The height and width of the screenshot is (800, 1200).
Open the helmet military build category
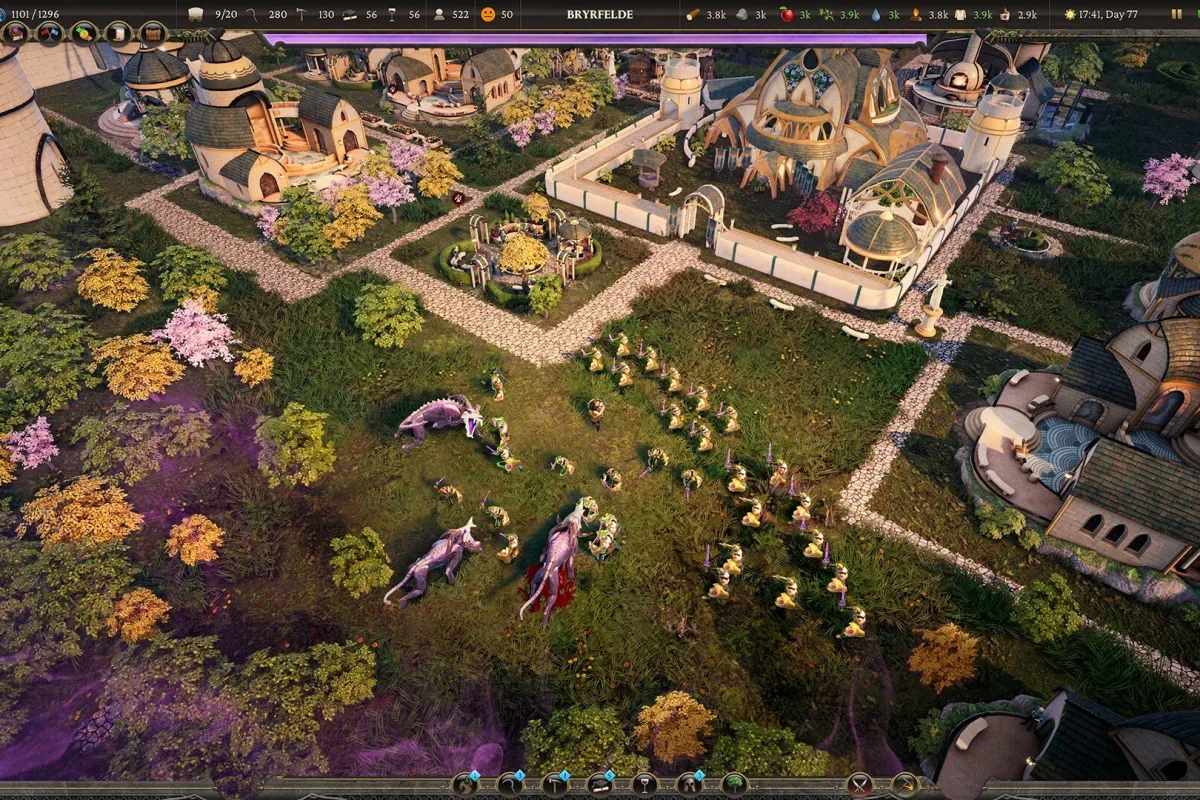click(690, 784)
